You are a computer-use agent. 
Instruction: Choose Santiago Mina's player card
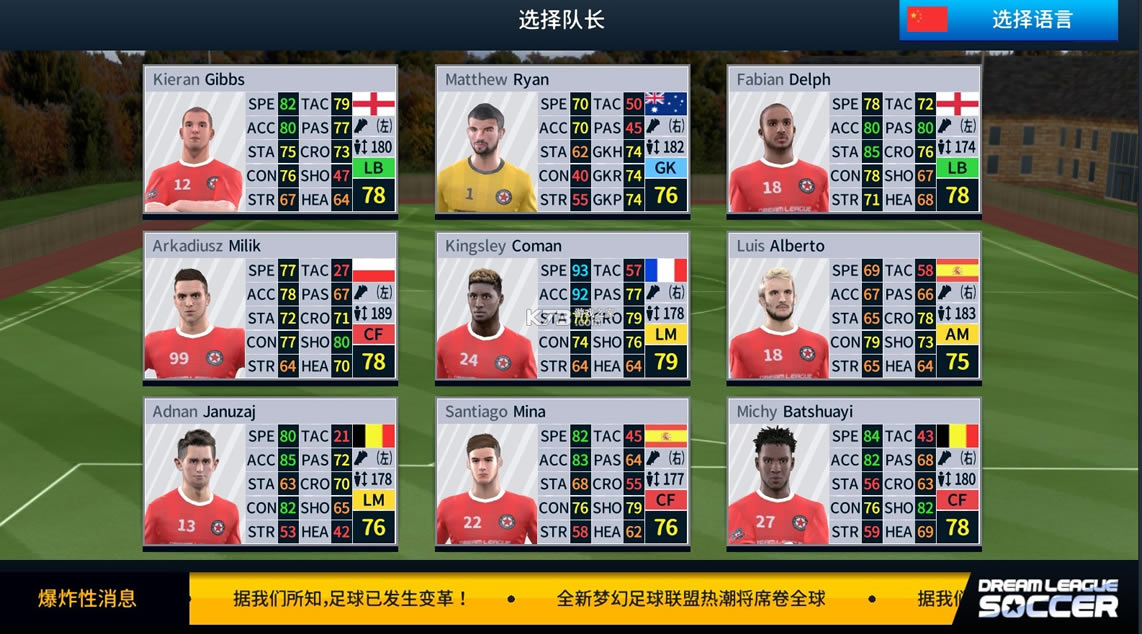point(562,473)
